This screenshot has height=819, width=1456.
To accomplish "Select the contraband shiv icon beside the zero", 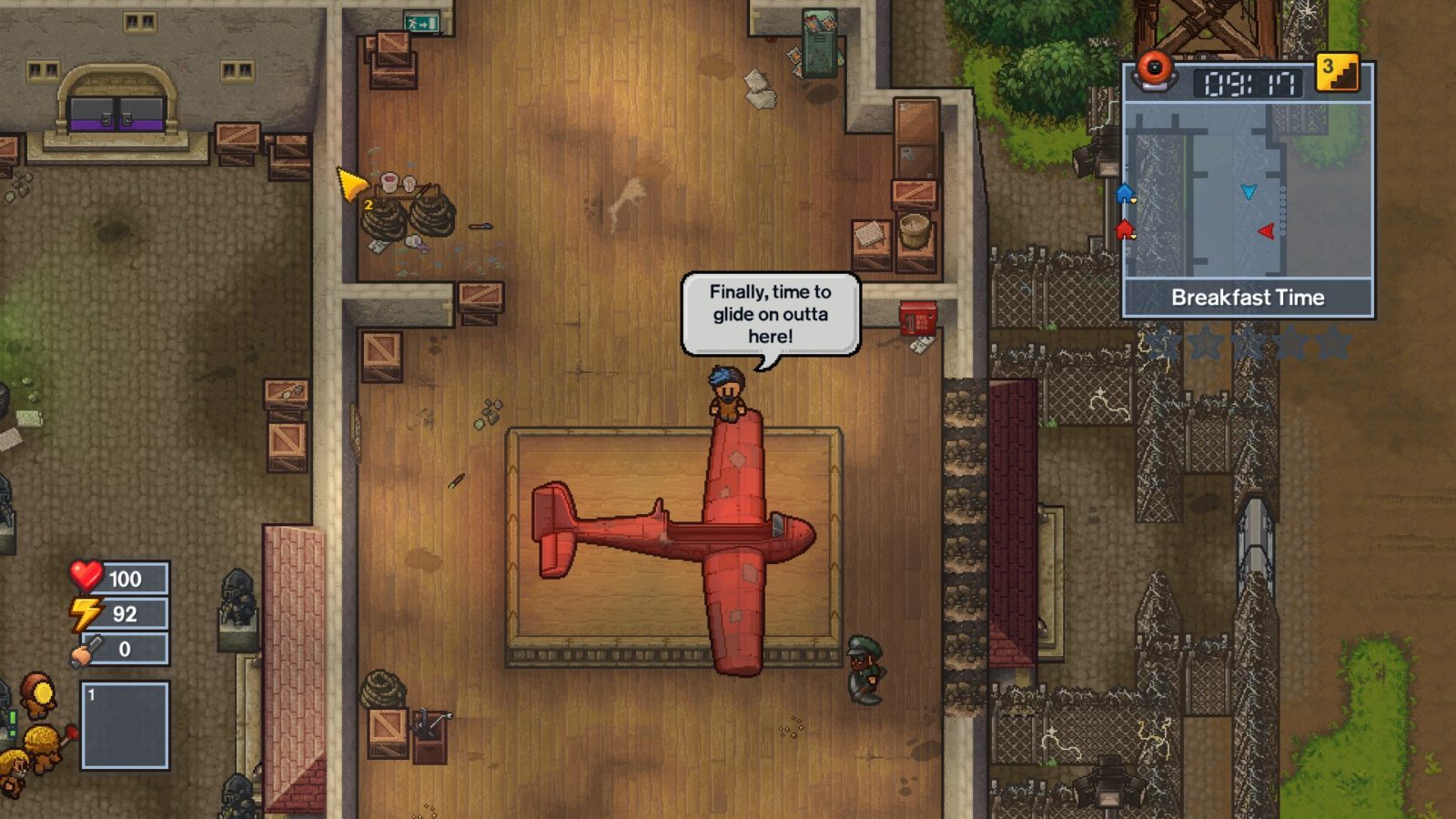I will pyautogui.click(x=84, y=651).
